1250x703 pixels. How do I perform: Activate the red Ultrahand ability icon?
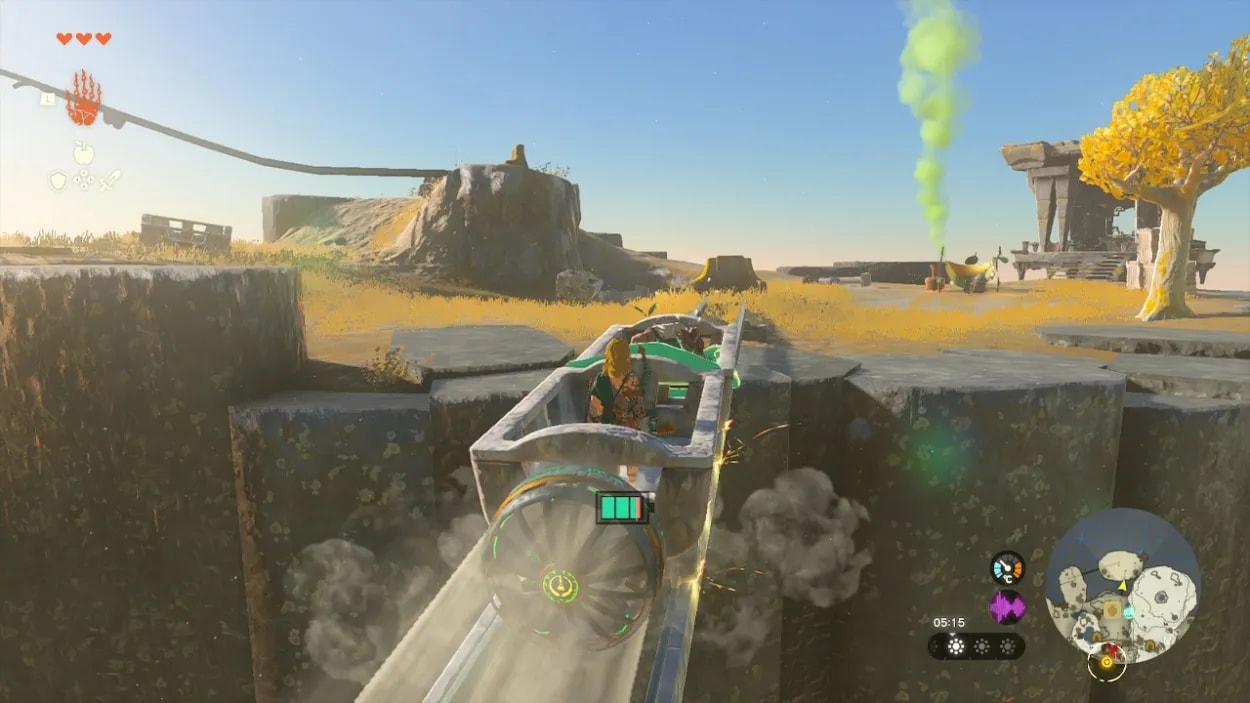coord(84,98)
